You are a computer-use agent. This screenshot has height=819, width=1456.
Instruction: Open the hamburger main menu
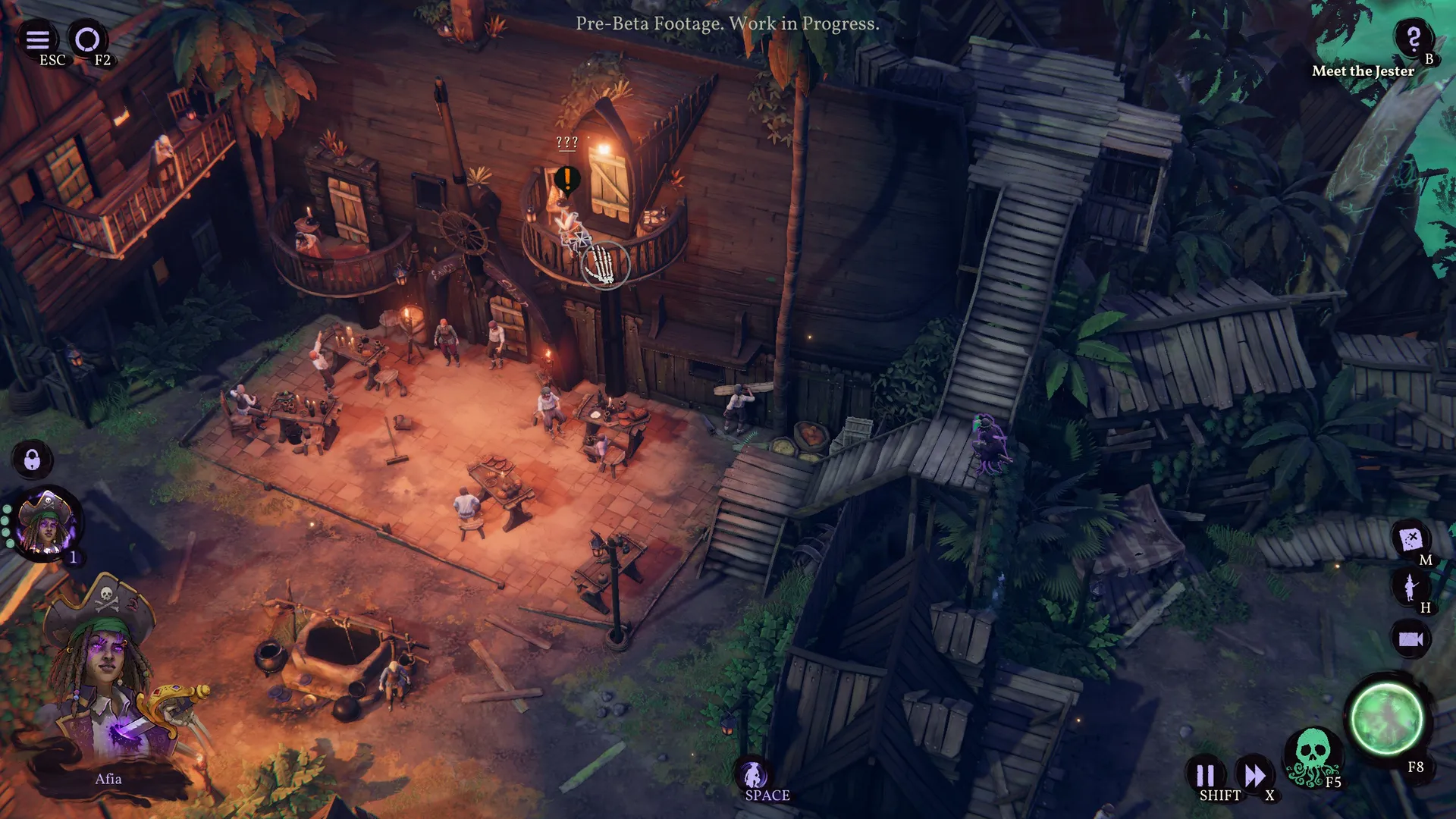pos(38,39)
